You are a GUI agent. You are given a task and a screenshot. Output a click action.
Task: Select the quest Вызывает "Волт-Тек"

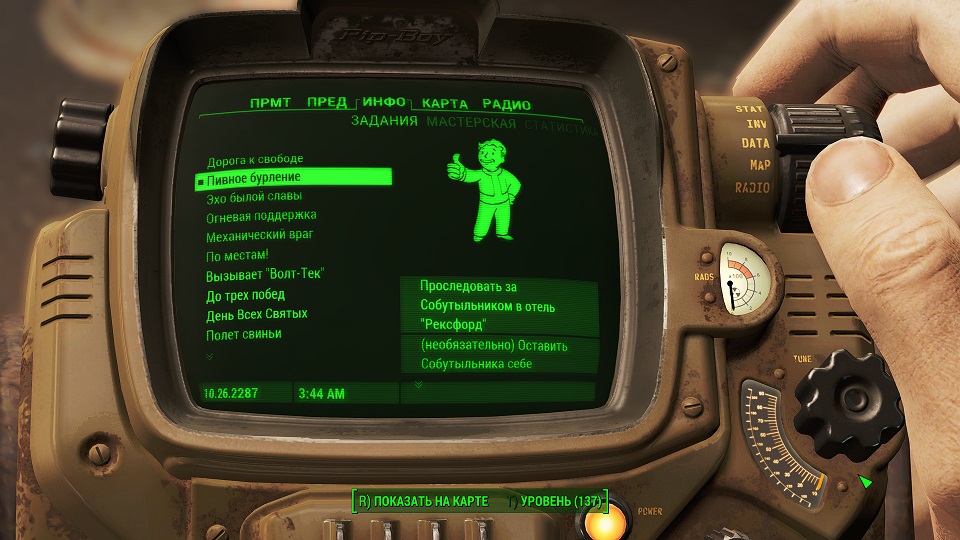click(265, 274)
